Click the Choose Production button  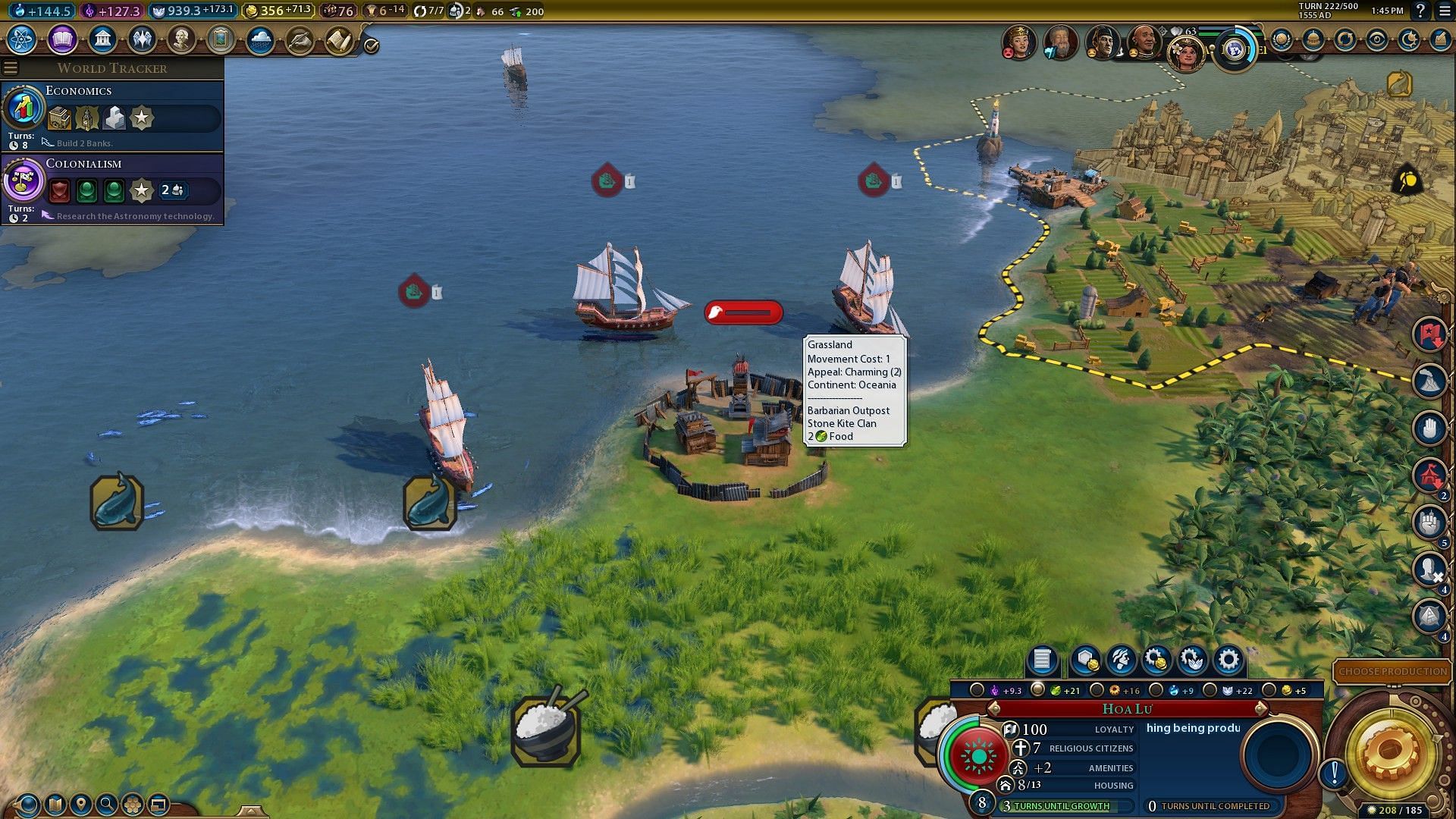(x=1392, y=672)
